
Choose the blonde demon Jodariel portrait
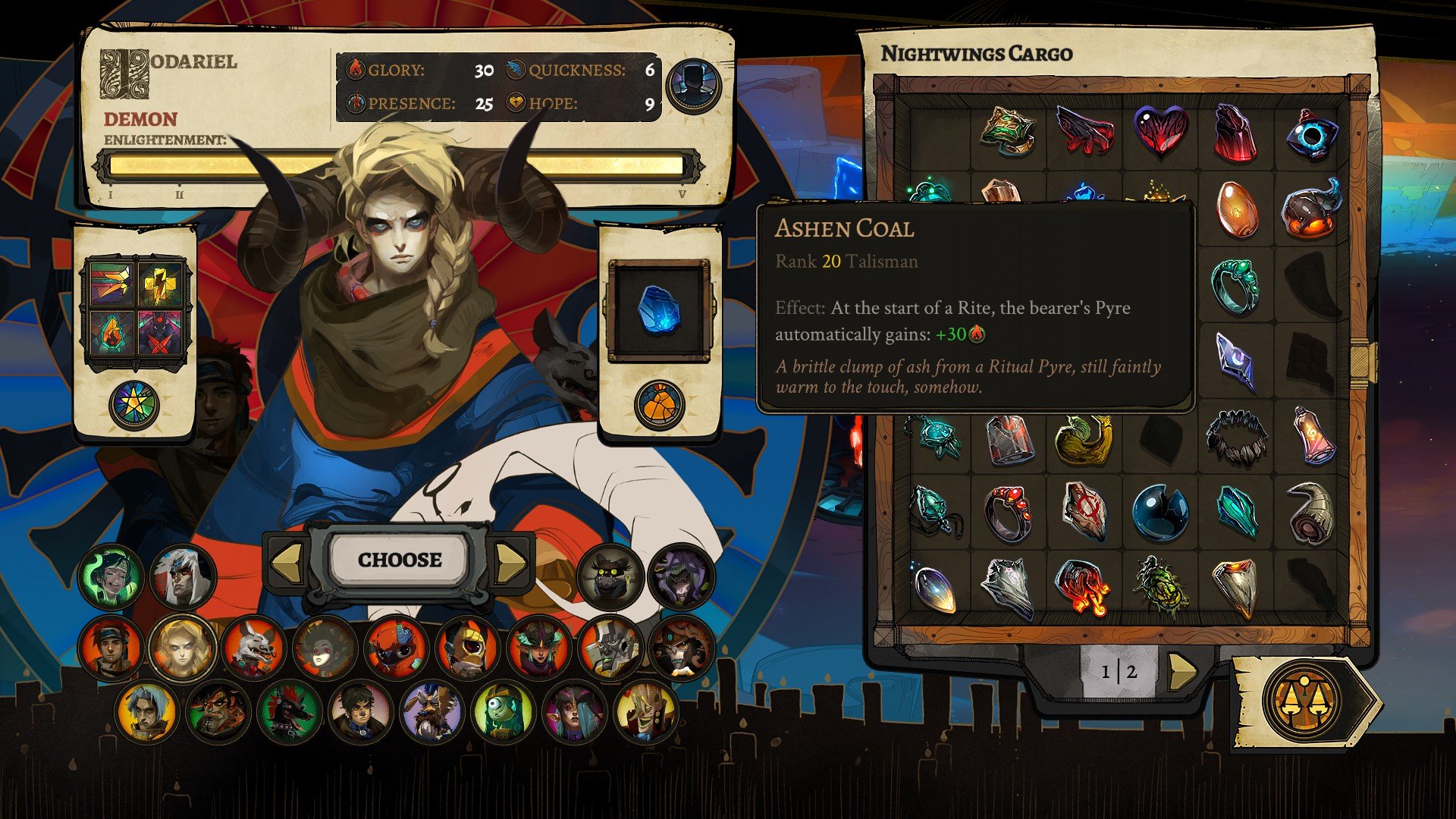coord(182,648)
